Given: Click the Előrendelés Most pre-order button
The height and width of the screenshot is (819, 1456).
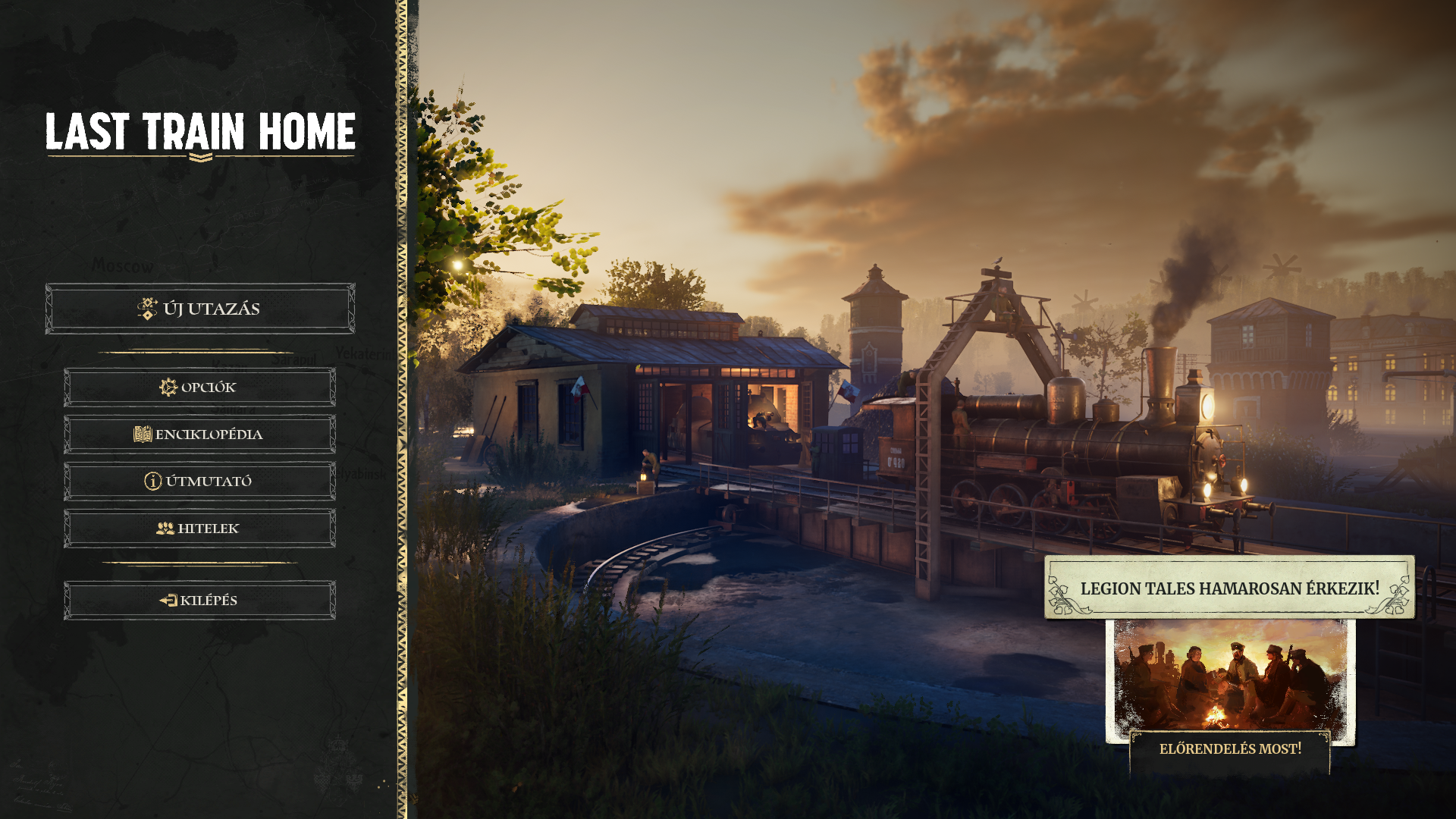Looking at the screenshot, I should coord(1230,749).
